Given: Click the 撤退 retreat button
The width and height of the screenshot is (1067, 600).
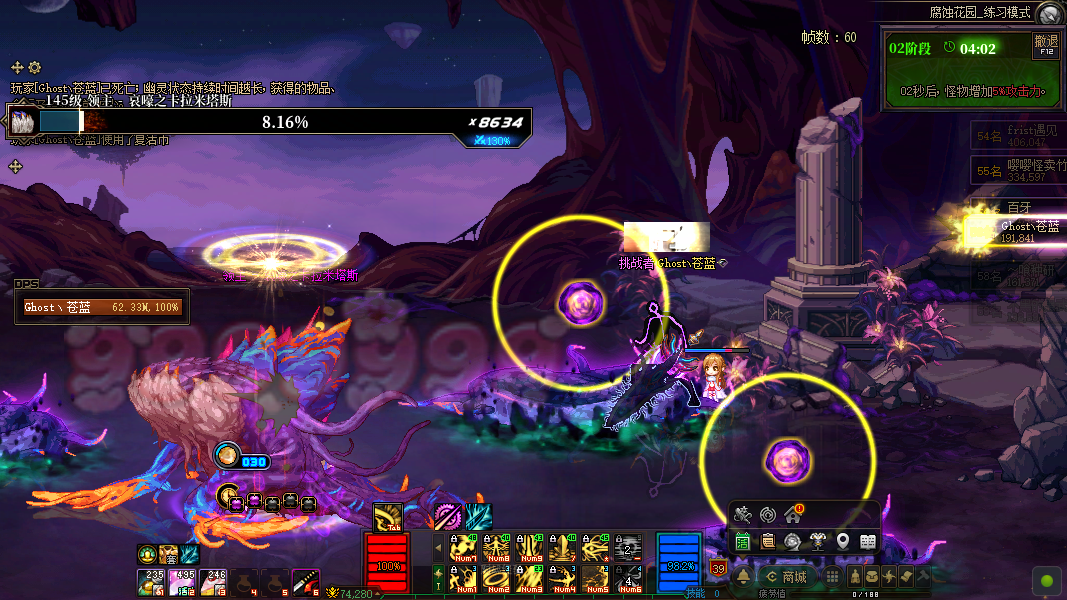Looking at the screenshot, I should tap(1046, 45).
